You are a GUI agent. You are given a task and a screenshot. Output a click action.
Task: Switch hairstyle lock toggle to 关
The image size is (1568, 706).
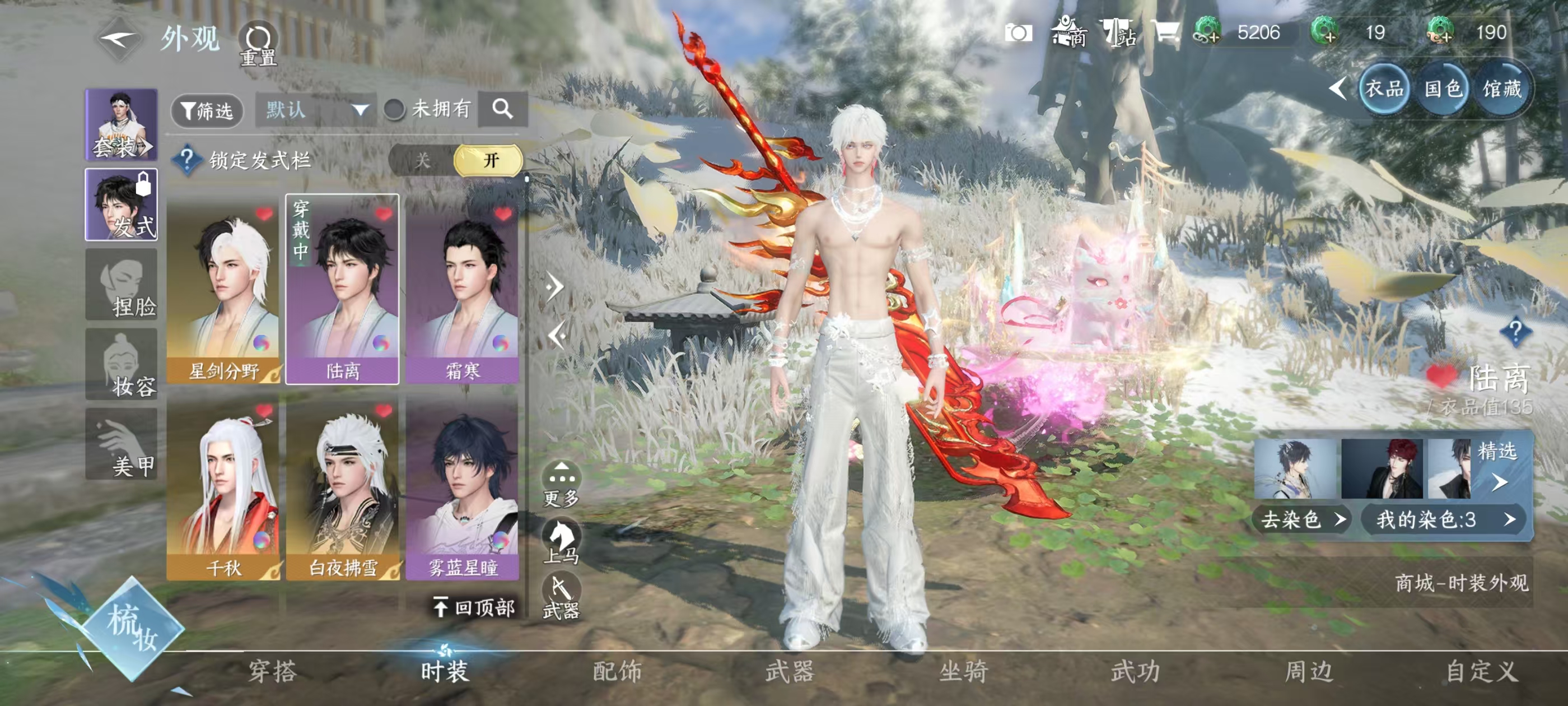422,160
